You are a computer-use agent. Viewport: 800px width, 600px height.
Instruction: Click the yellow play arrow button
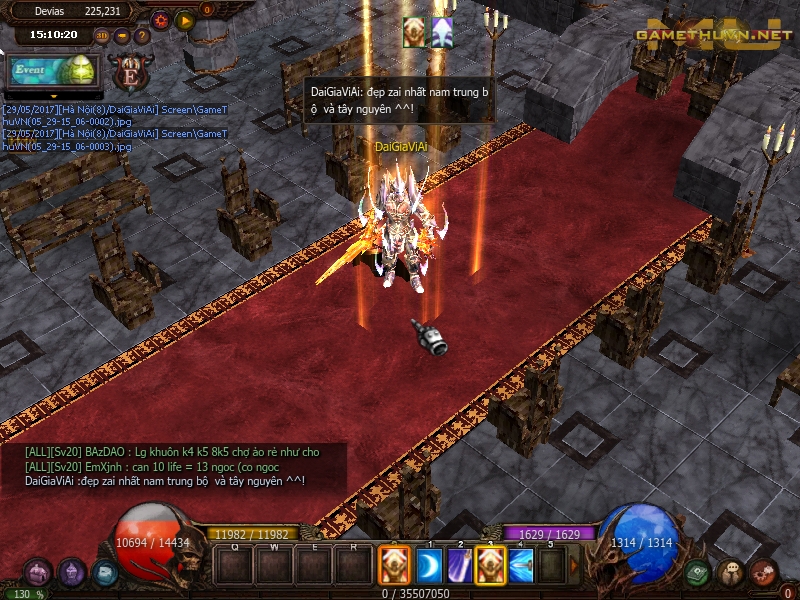(184, 19)
